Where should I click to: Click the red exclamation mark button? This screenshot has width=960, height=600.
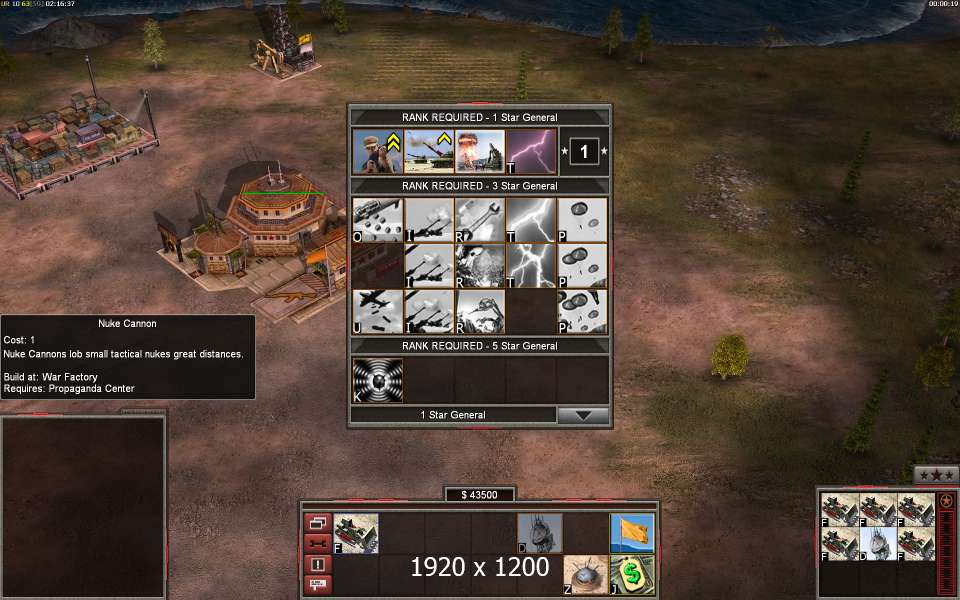[317, 564]
